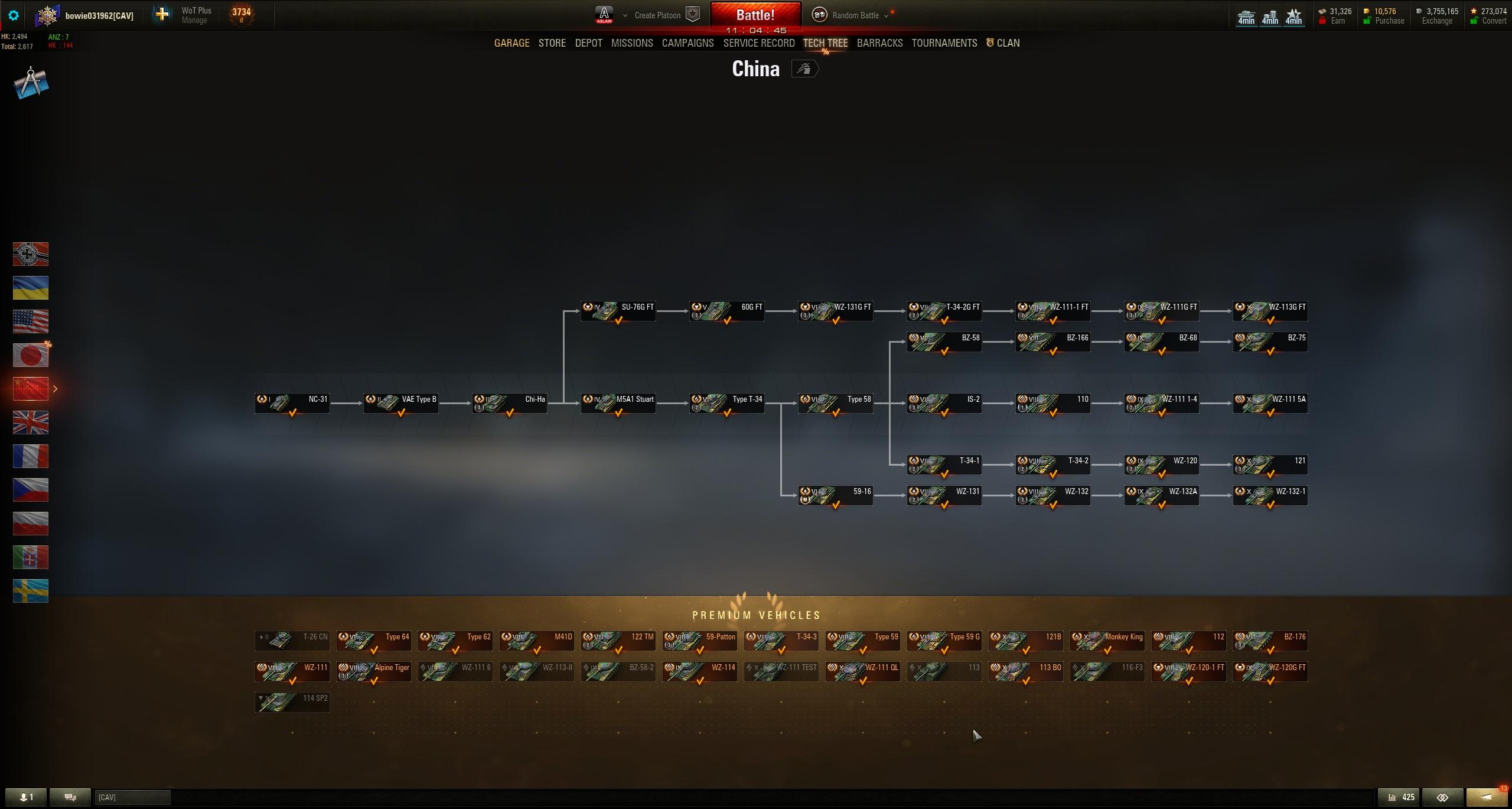Select the Germany nation flag
This screenshot has height=809, width=1512.
tap(30, 254)
